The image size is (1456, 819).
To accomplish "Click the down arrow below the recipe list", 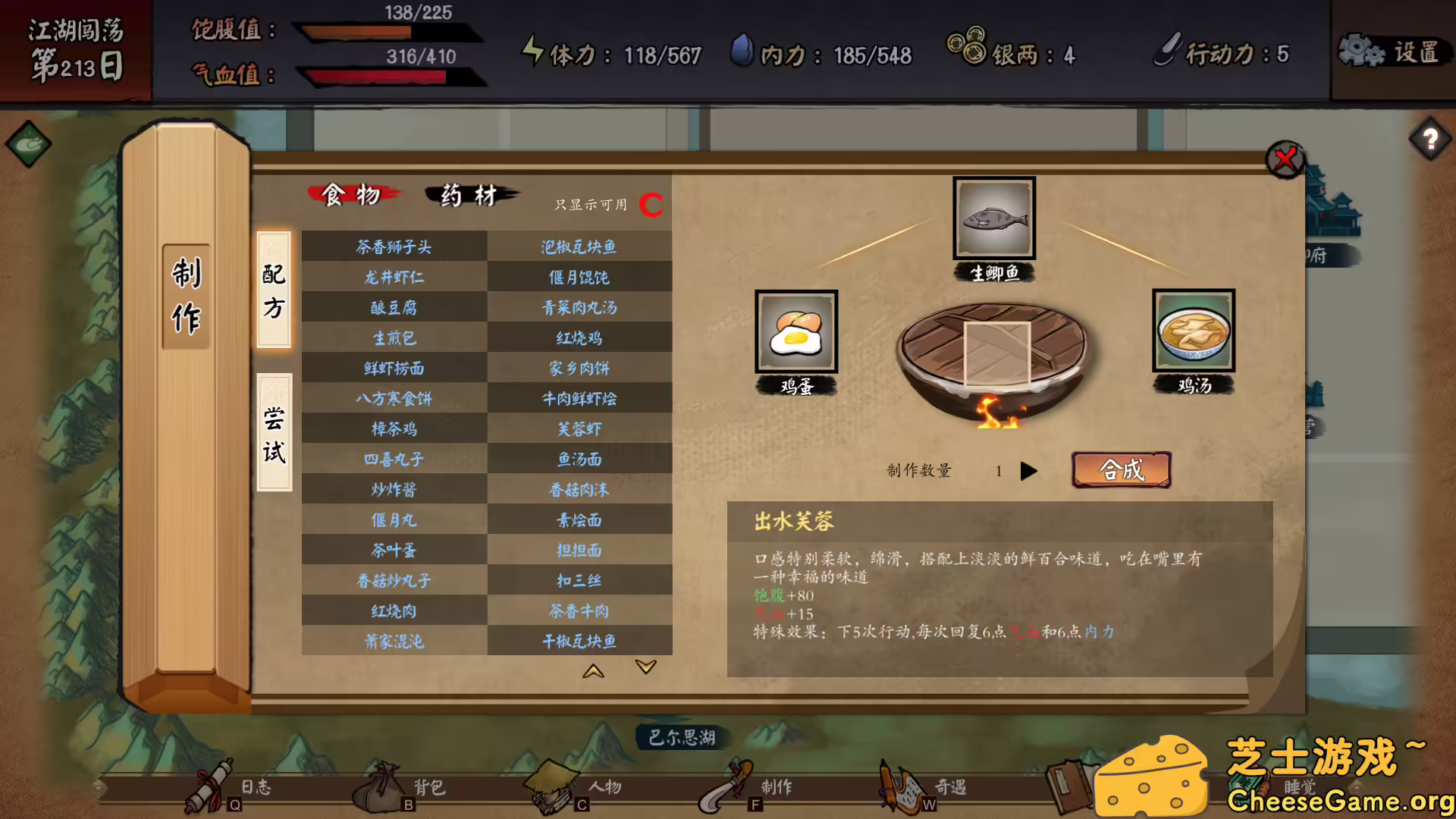I will pos(645,667).
